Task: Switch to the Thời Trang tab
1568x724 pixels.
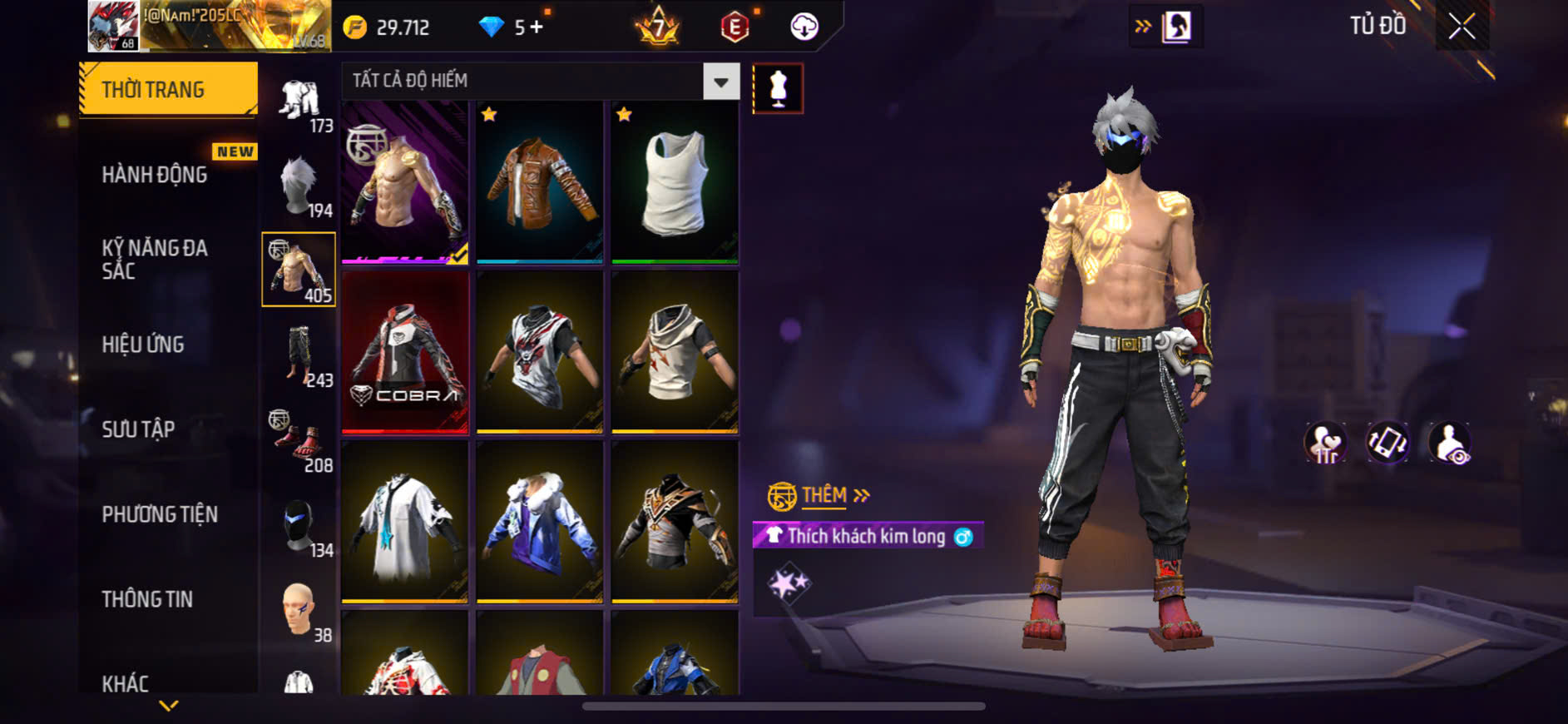Action: [168, 89]
